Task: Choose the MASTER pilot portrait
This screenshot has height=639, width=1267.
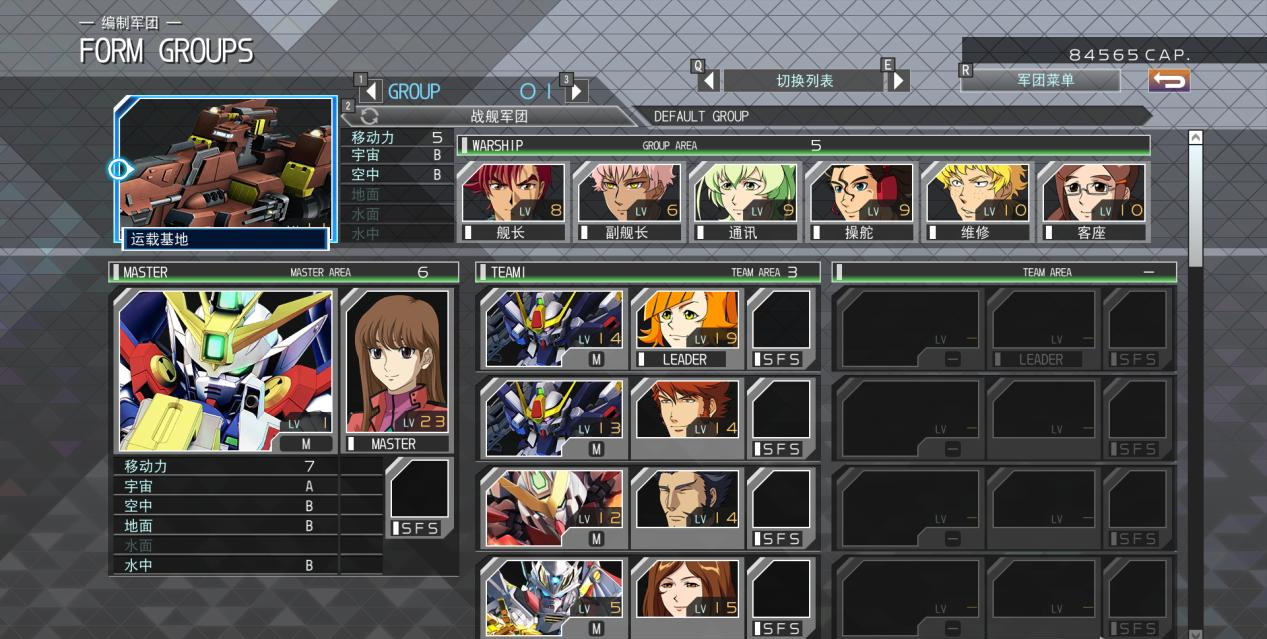Action: (396, 370)
